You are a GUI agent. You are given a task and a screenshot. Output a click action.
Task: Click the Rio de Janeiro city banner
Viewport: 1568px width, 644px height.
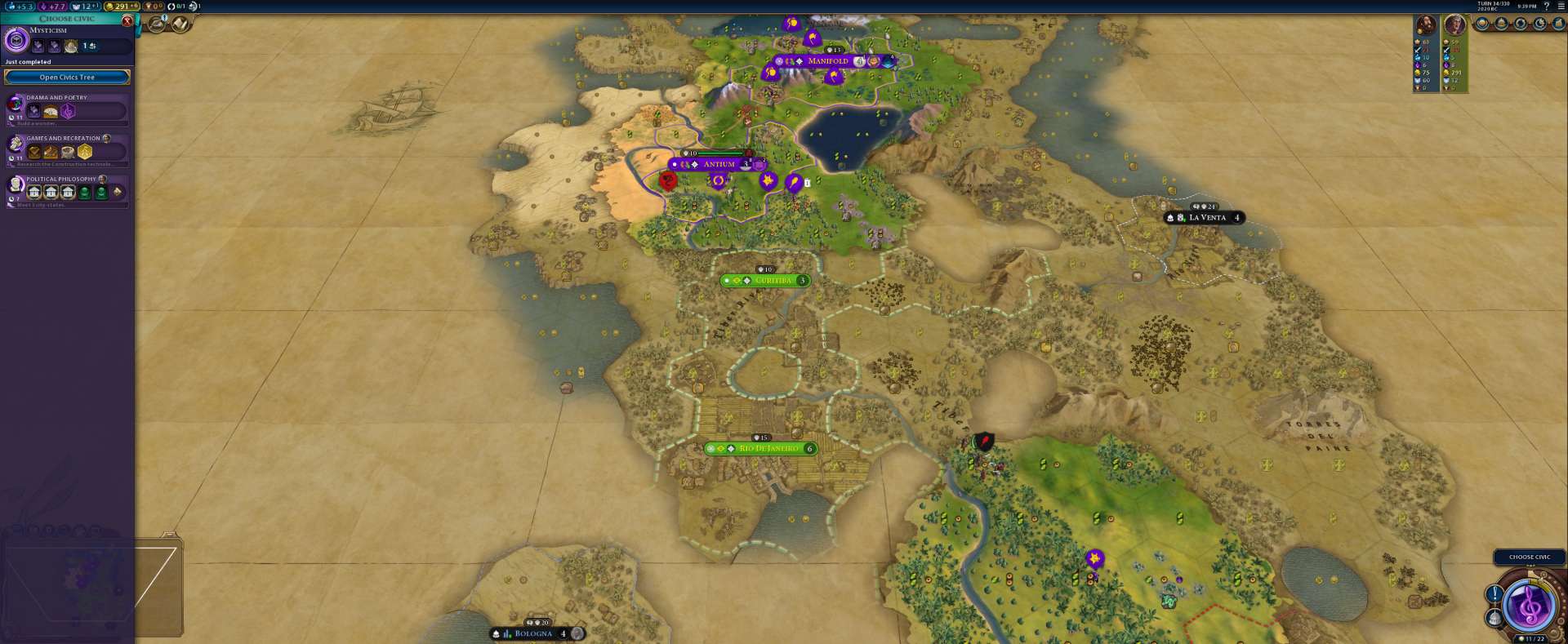768,449
